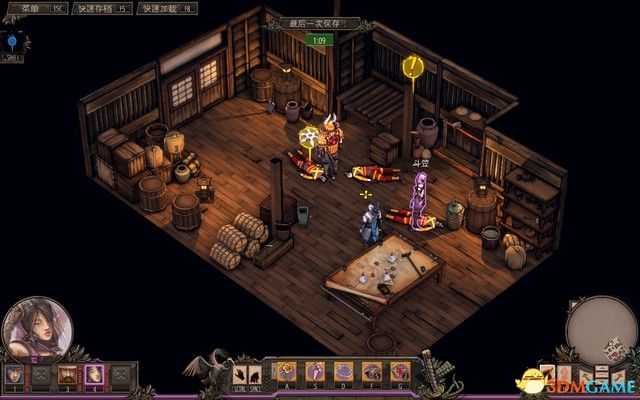Switch to the third character portrait slot
The width and height of the screenshot is (640, 400).
click(x=69, y=375)
